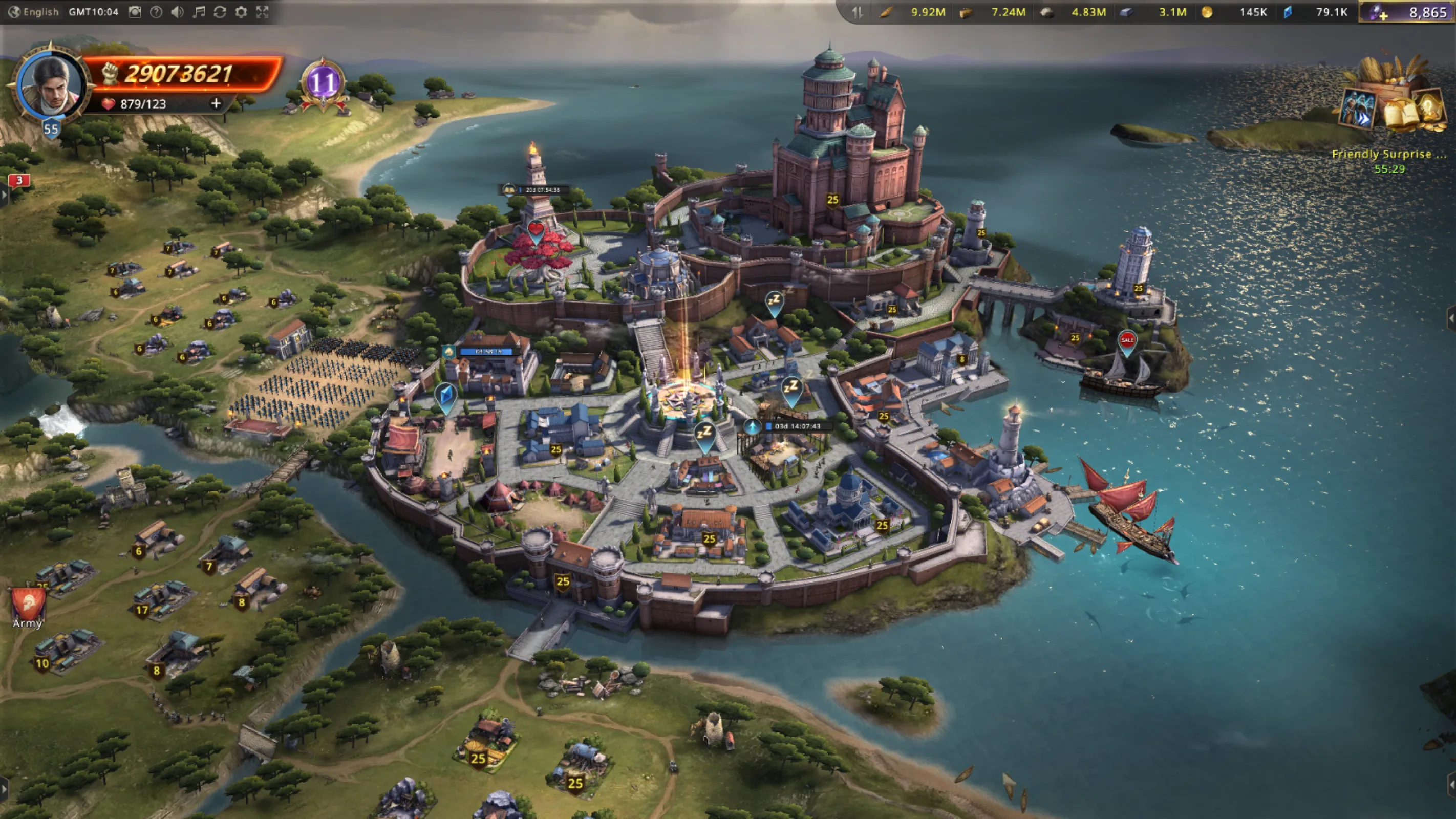
Task: Select the blue crystal marker bubble
Action: [x=445, y=395]
